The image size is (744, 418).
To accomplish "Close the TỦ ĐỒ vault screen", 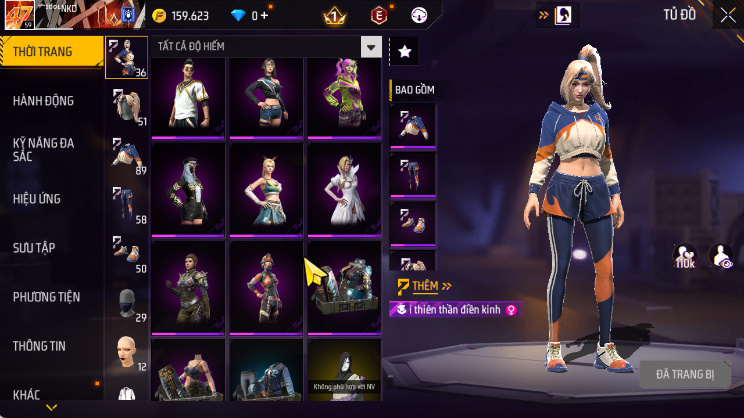I will click(727, 15).
